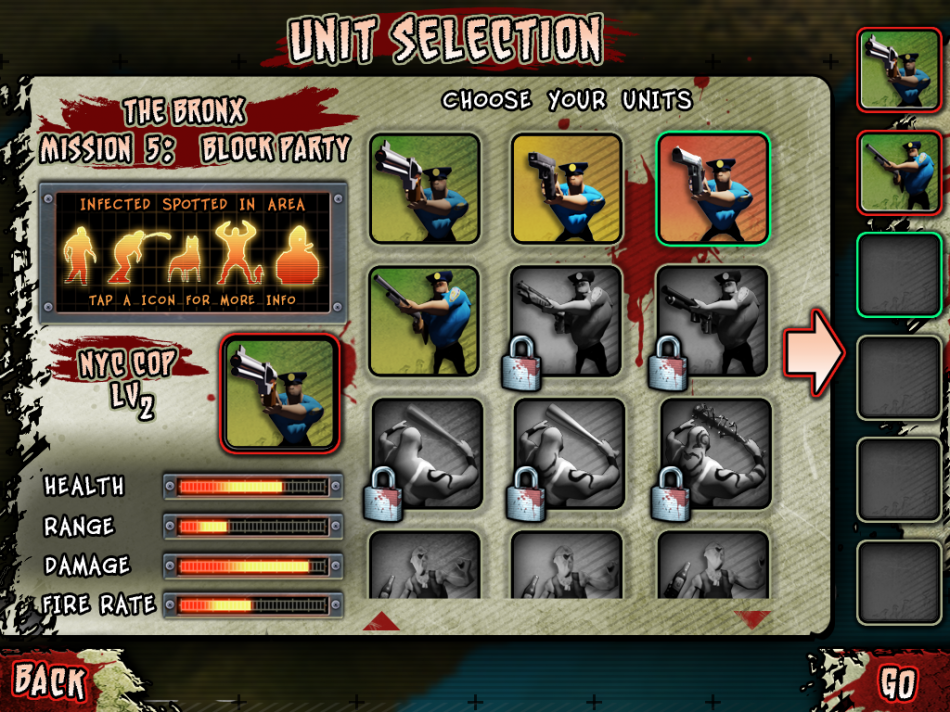Viewport: 950px width, 712px height.
Task: Select the shotgun cop in the squad column
Action: [899, 172]
